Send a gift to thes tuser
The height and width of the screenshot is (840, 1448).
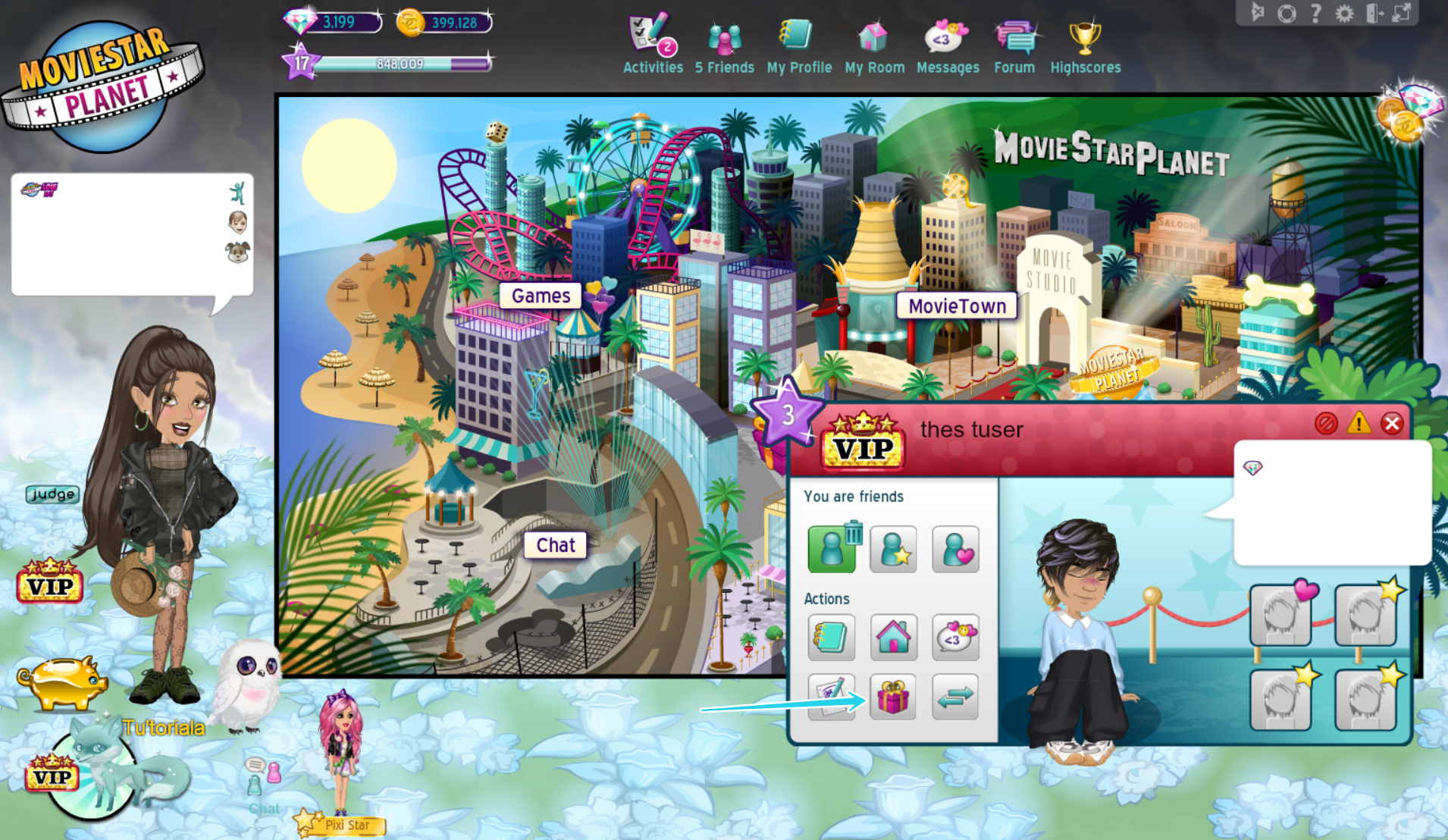893,697
